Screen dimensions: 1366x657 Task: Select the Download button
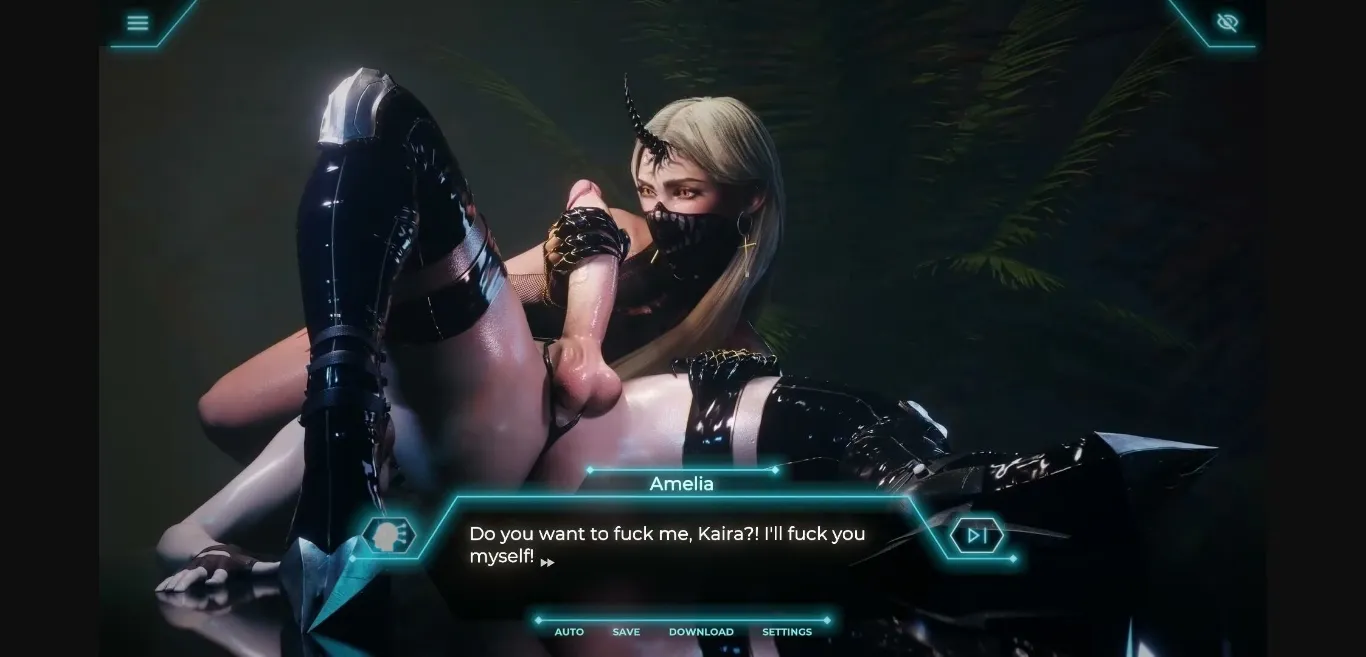coord(701,632)
